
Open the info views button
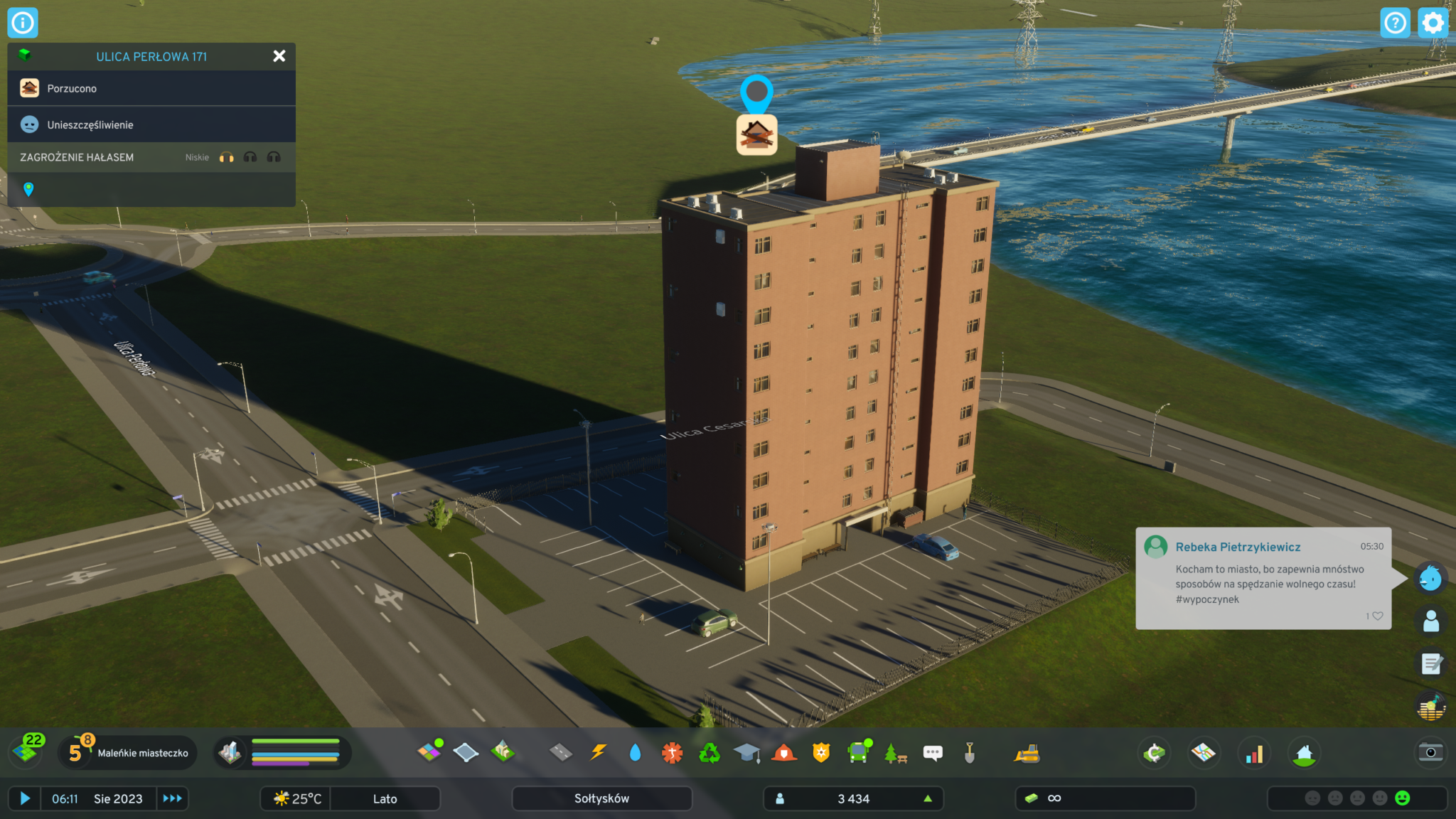click(23, 23)
